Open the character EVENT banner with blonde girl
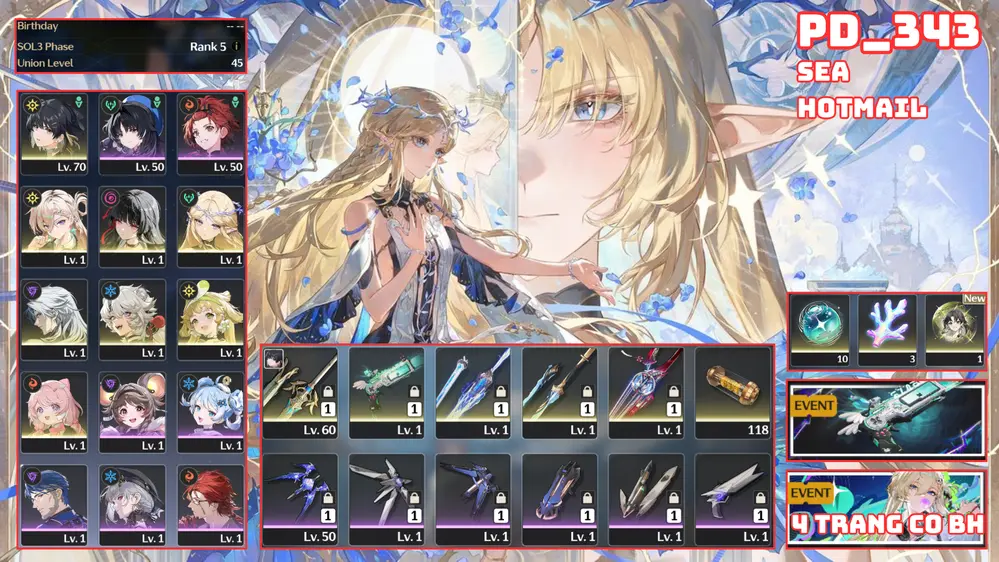This screenshot has width=999, height=562. coord(886,508)
